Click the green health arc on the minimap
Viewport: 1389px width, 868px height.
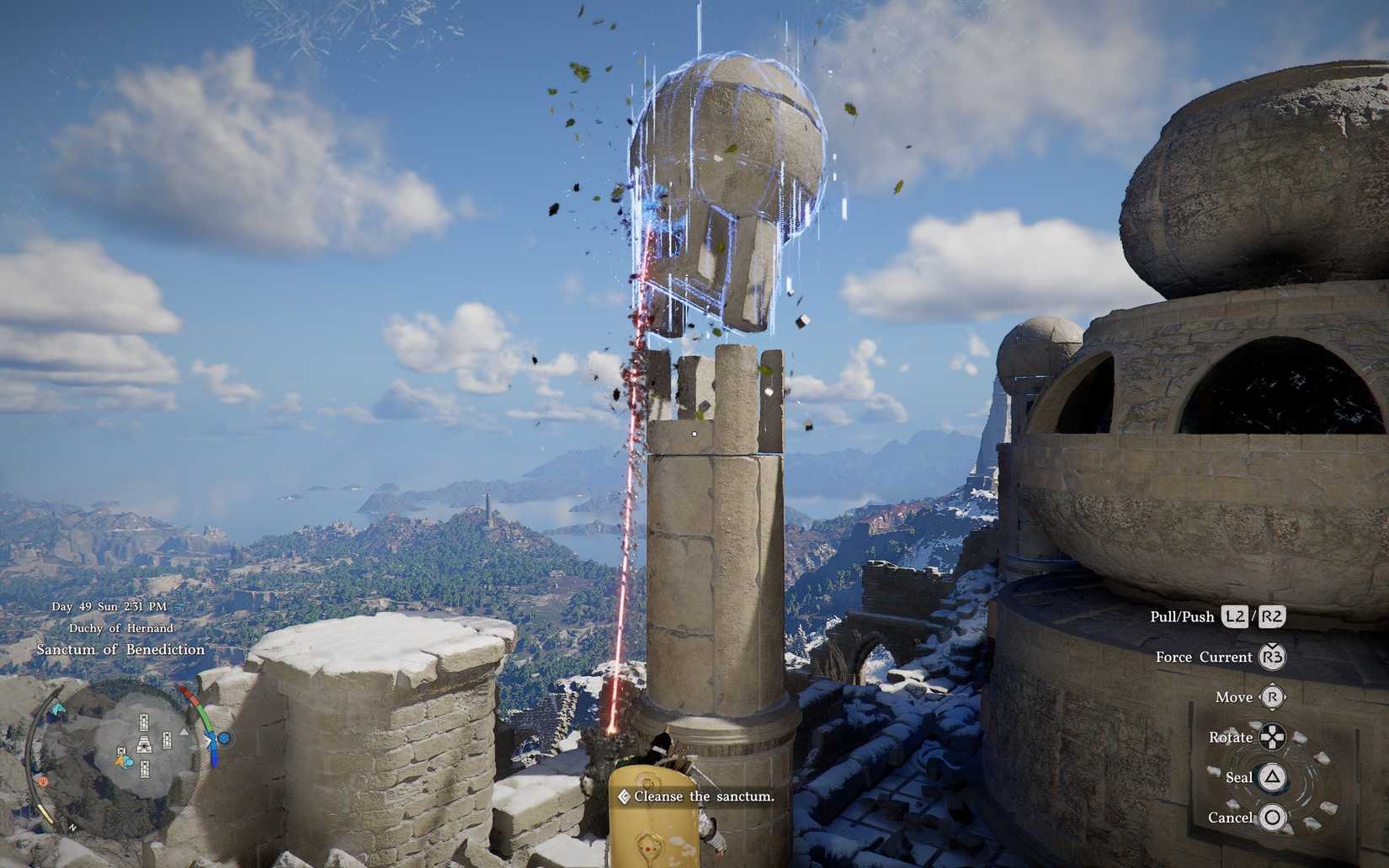pyautogui.click(x=205, y=716)
